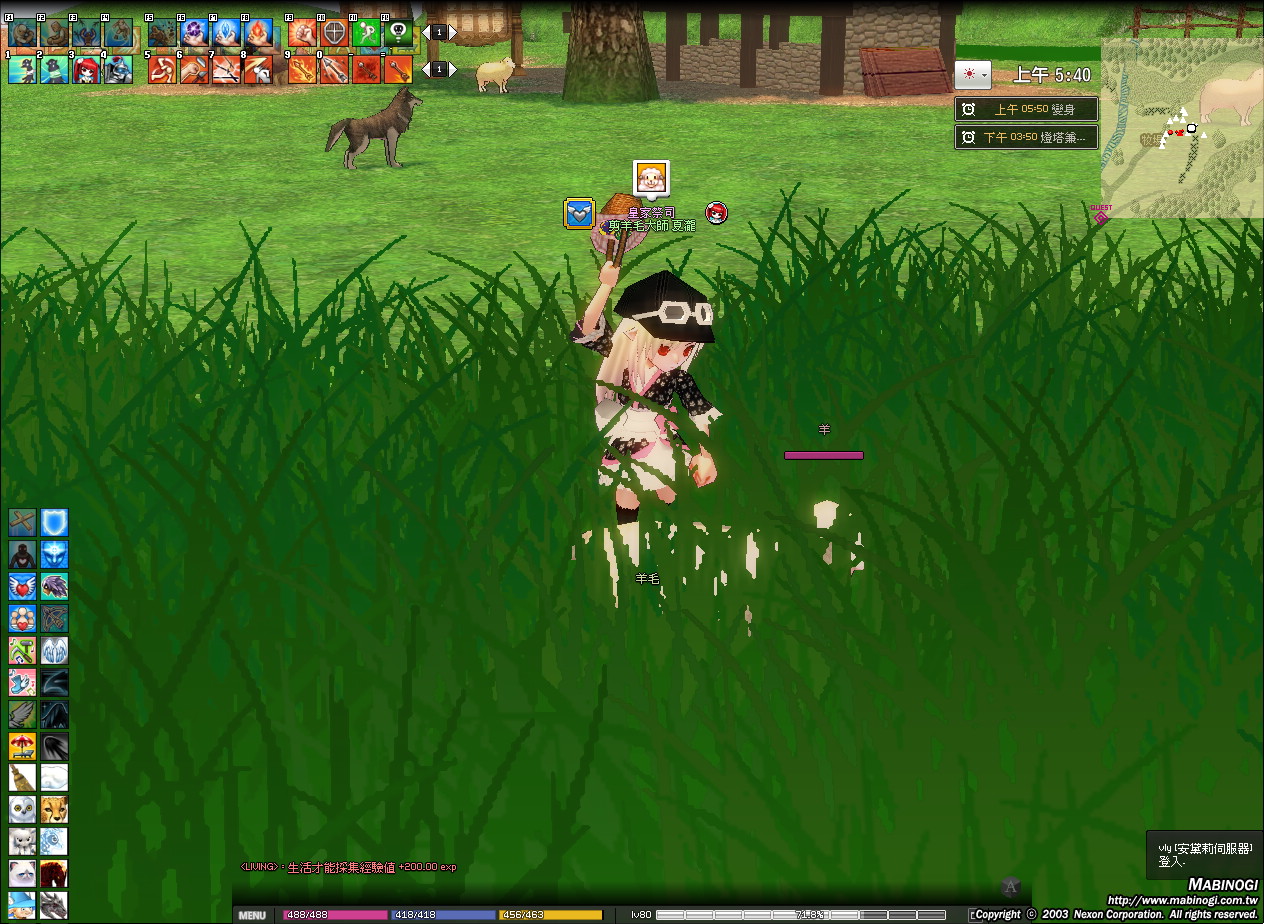Use the F7 ice crystal skill

226,33
